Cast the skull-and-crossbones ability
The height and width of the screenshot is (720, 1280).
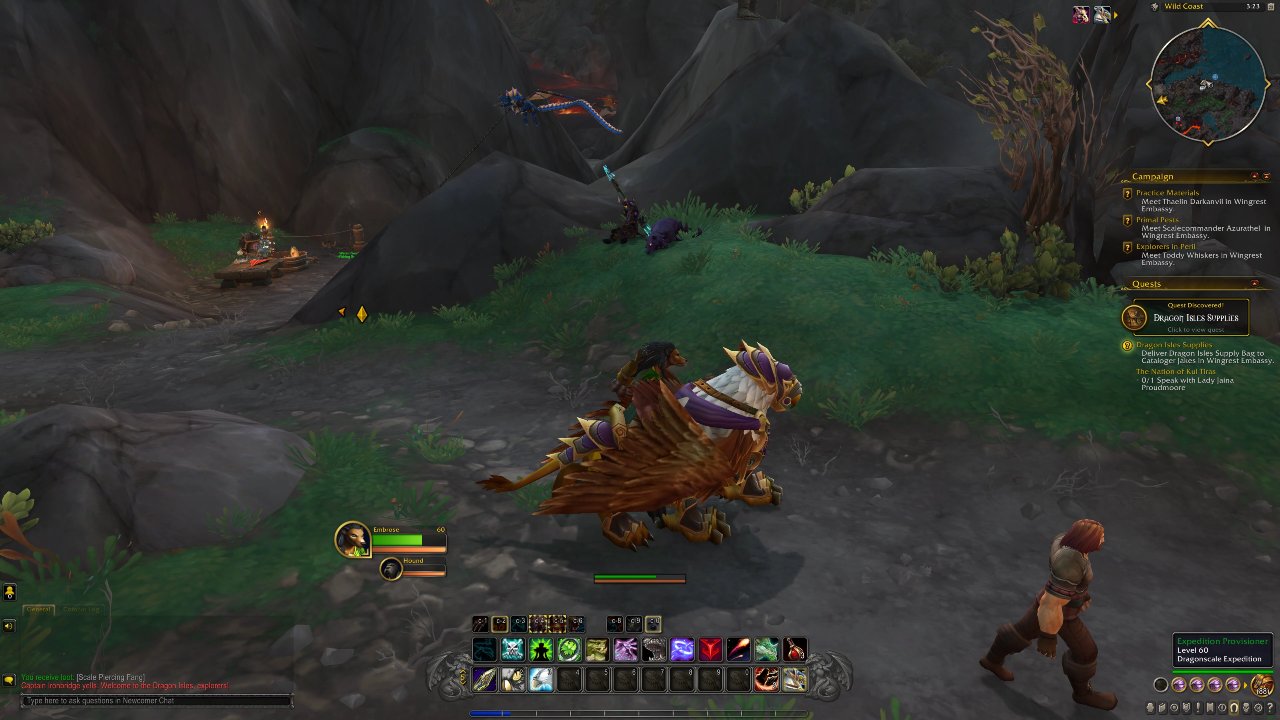pyautogui.click(x=512, y=650)
